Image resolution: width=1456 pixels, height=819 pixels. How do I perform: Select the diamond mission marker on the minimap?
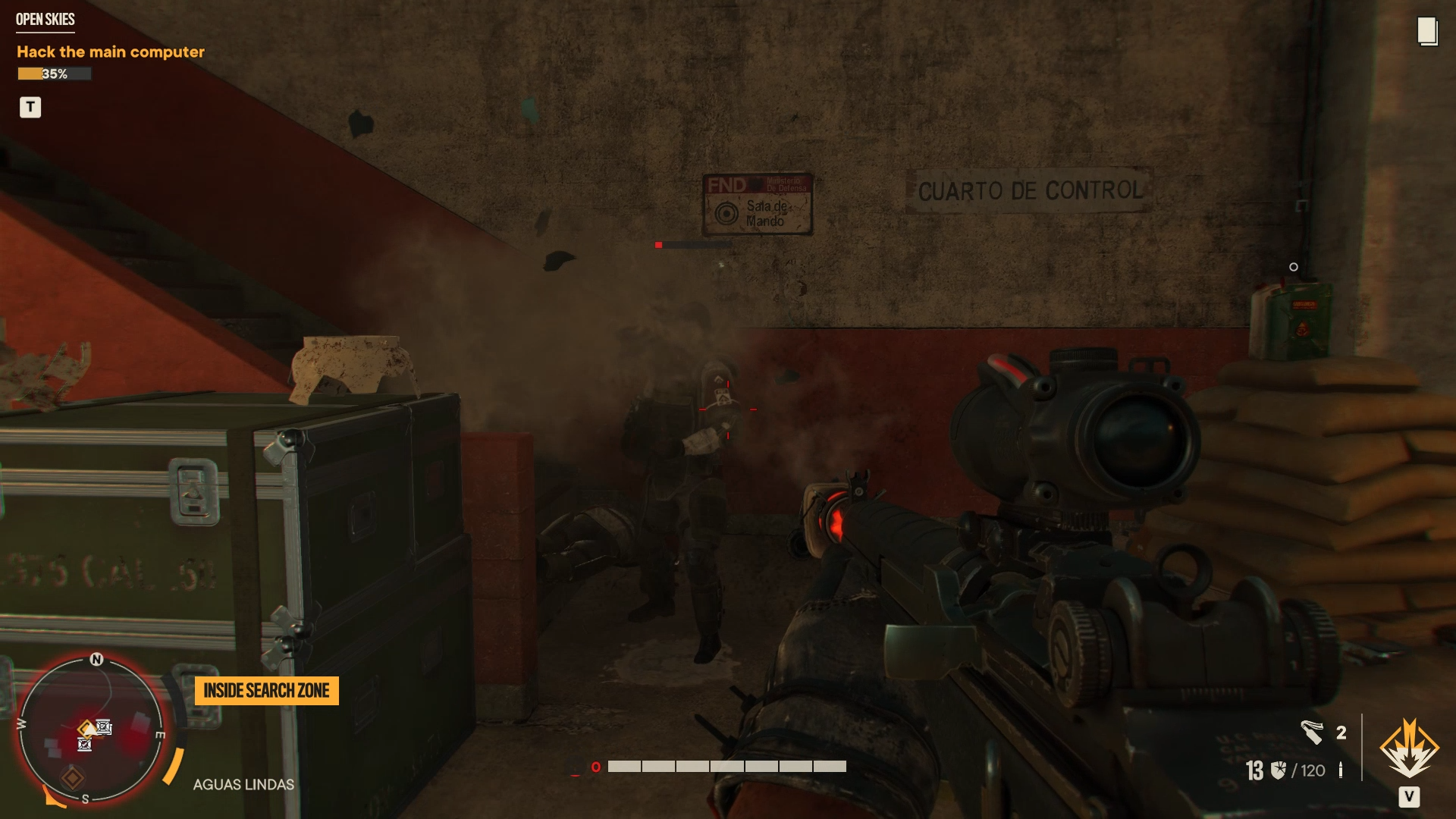(73, 778)
